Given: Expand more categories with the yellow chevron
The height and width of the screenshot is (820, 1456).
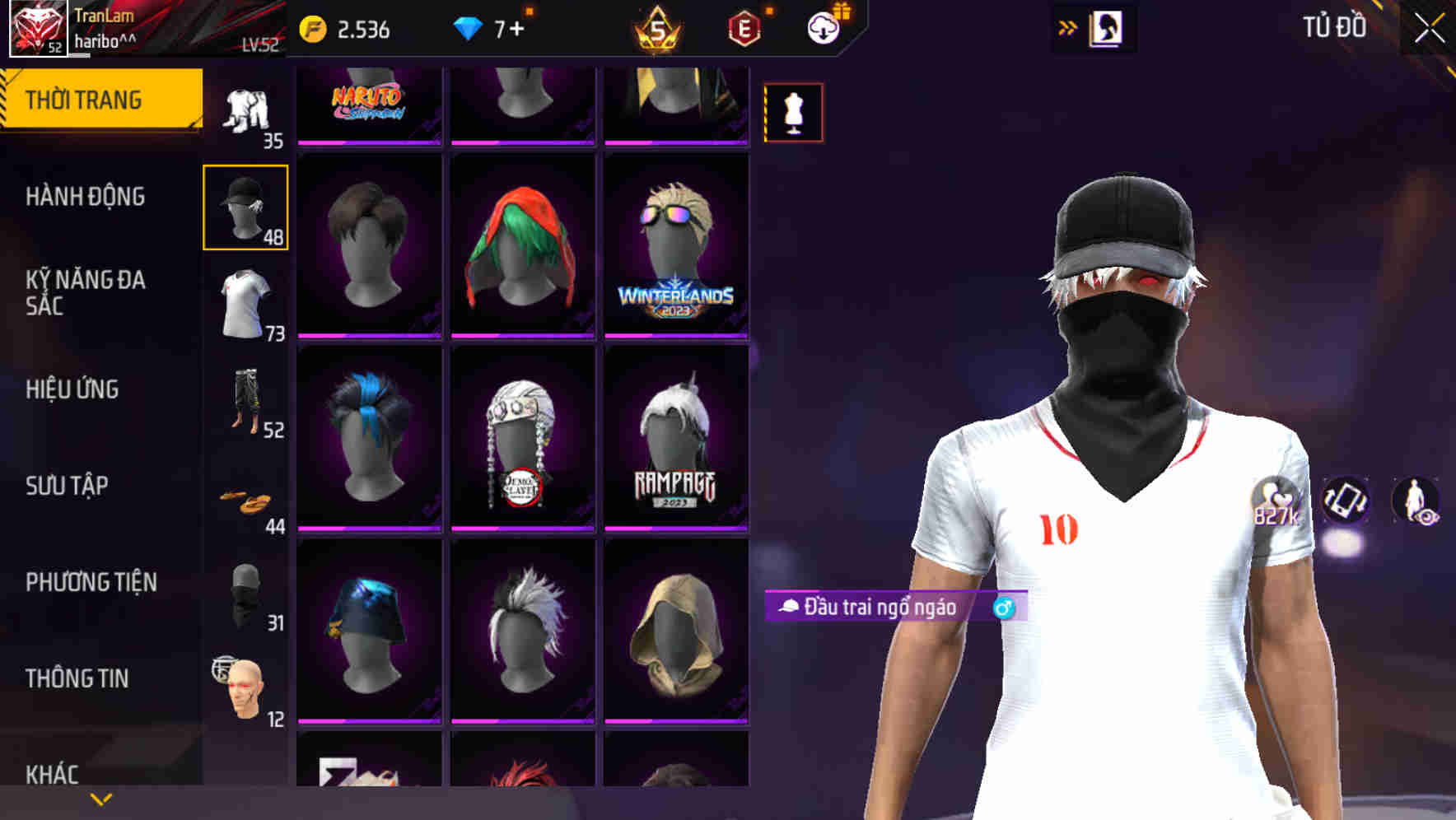Looking at the screenshot, I should tap(99, 798).
